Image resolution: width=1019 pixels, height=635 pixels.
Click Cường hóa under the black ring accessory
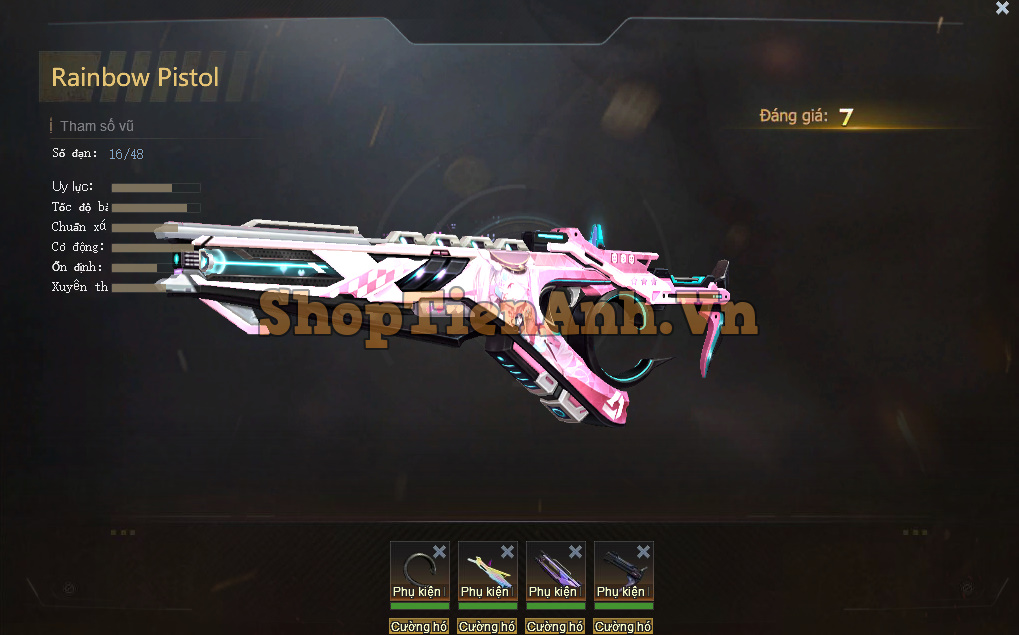[419, 627]
